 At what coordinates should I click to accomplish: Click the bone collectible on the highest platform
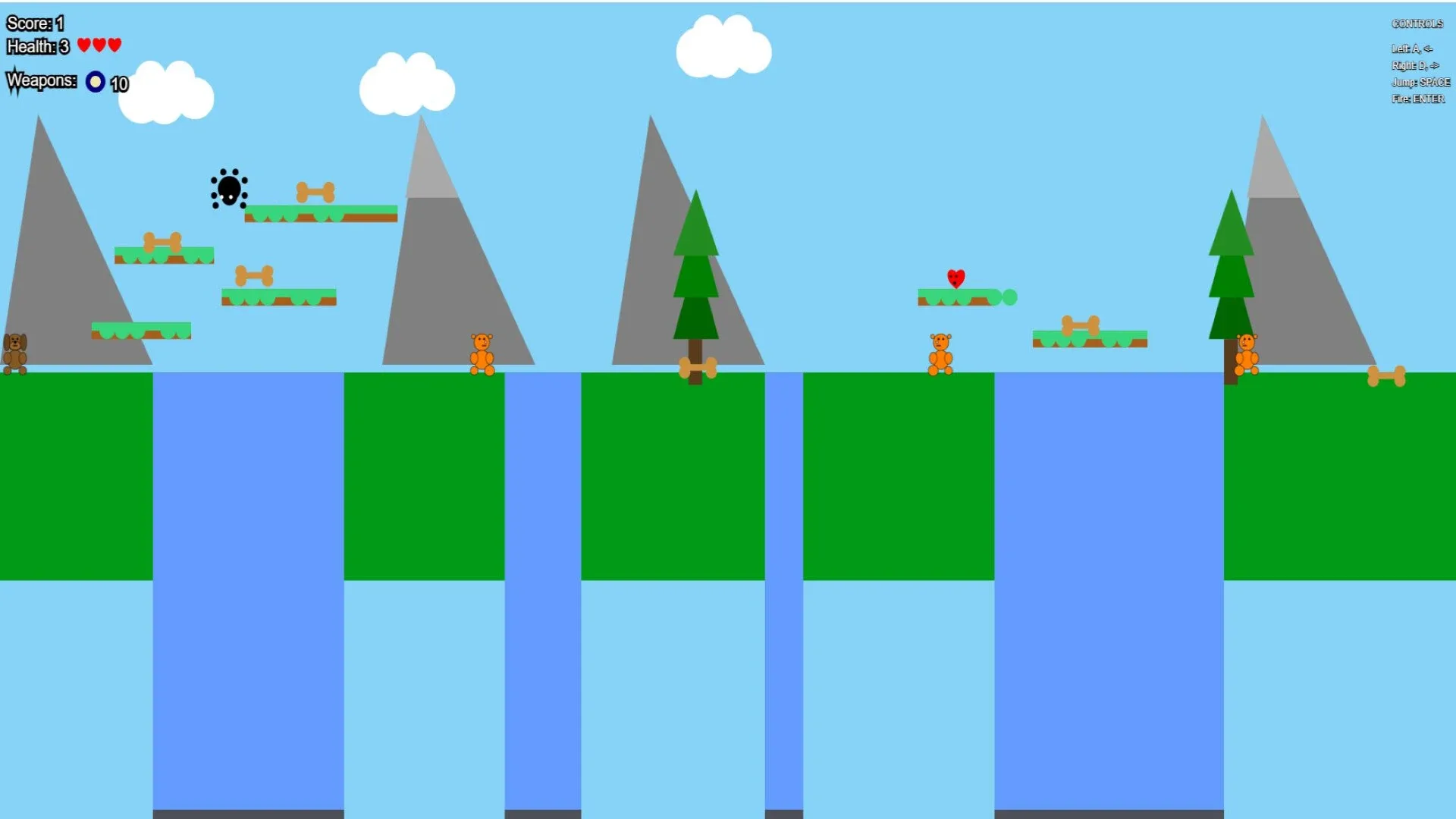316,191
